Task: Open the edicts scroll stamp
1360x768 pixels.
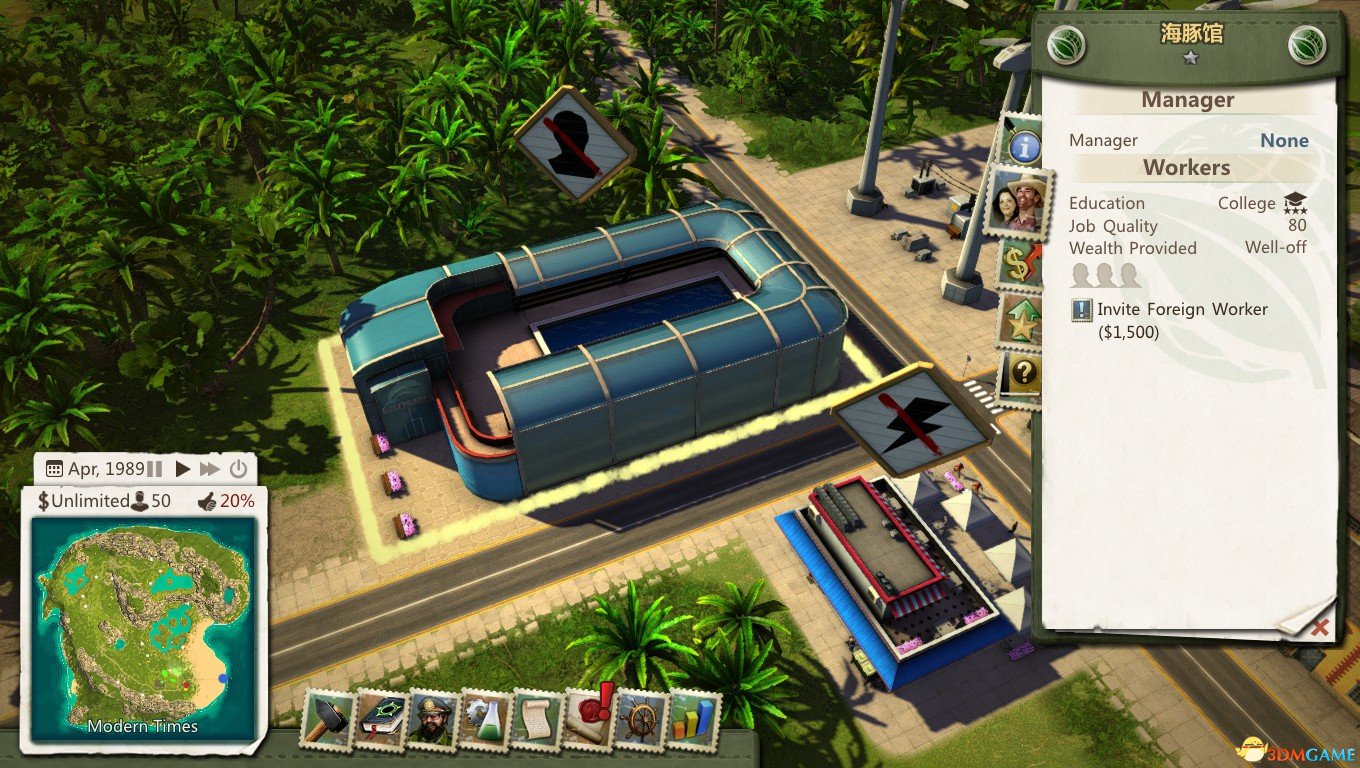Action: [x=537, y=719]
